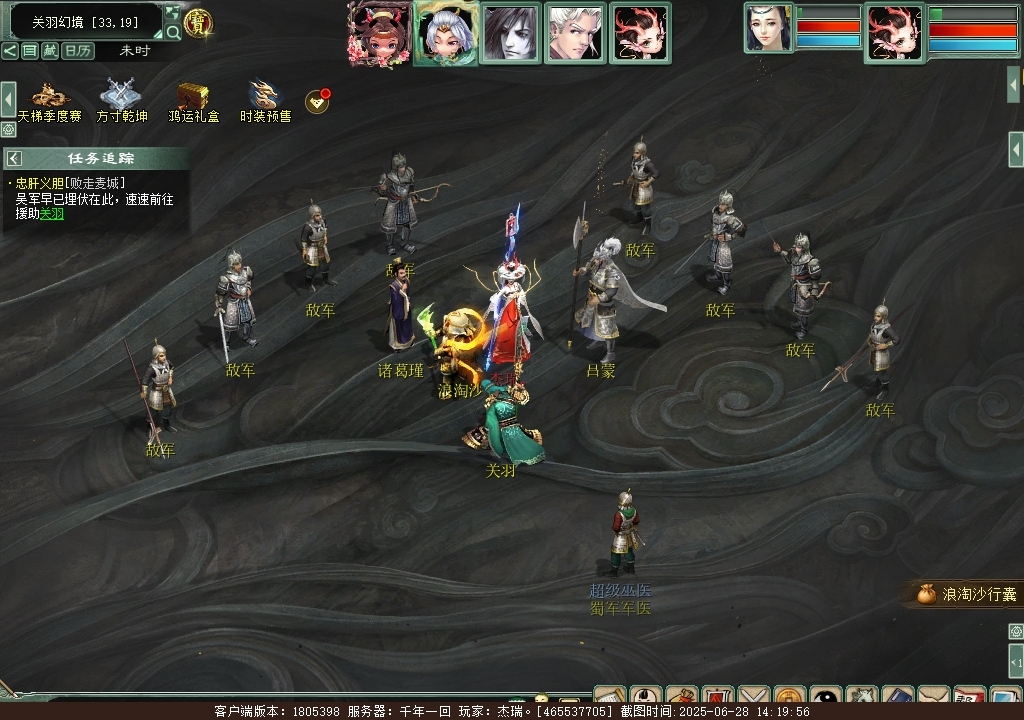Select the white-haired man team portrait
Viewport: 1024px width, 720px height.
pos(575,33)
